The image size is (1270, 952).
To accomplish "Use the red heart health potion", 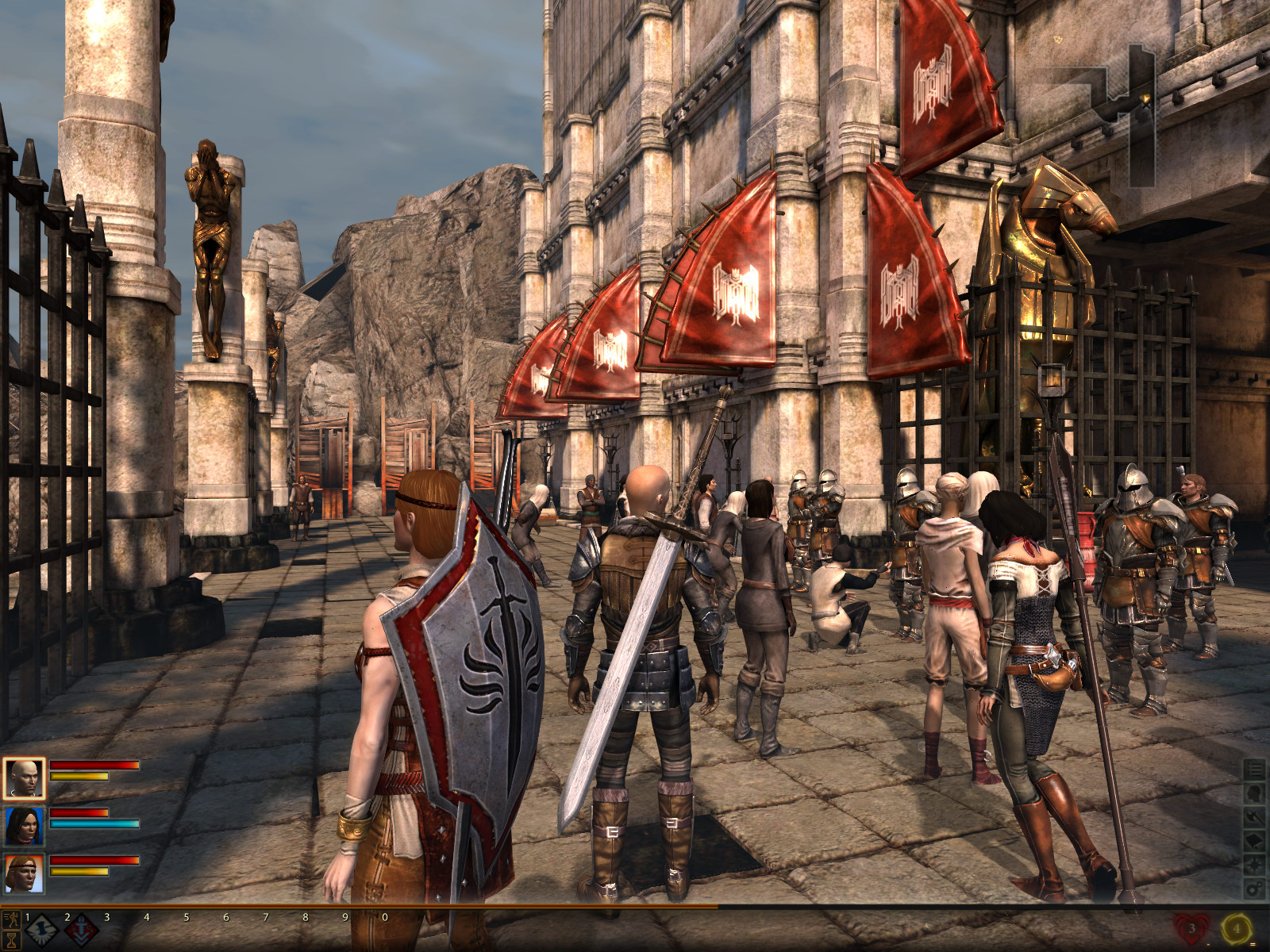I will click(x=1191, y=927).
